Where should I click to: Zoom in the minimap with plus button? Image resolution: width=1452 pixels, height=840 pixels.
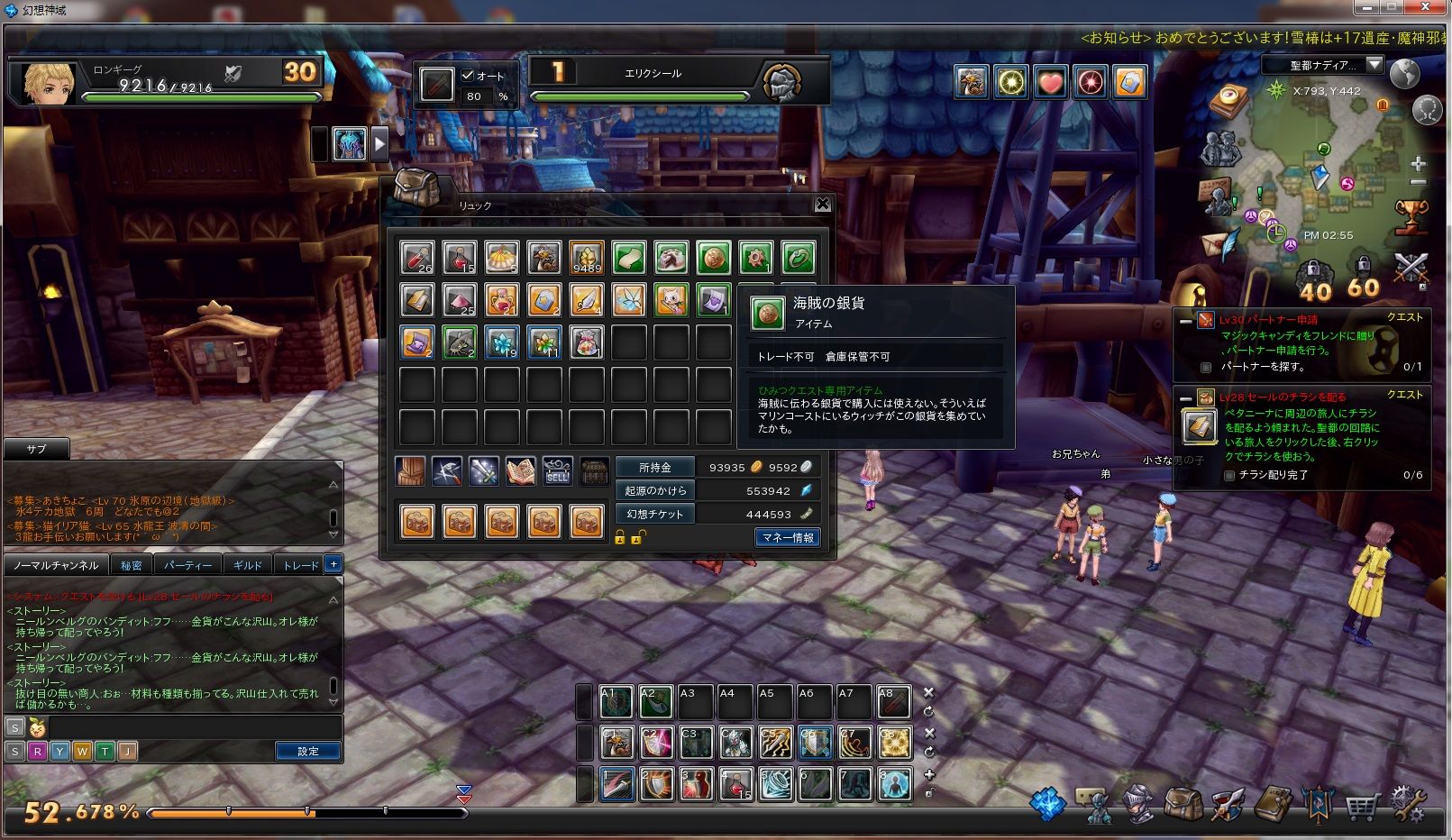click(x=1418, y=163)
